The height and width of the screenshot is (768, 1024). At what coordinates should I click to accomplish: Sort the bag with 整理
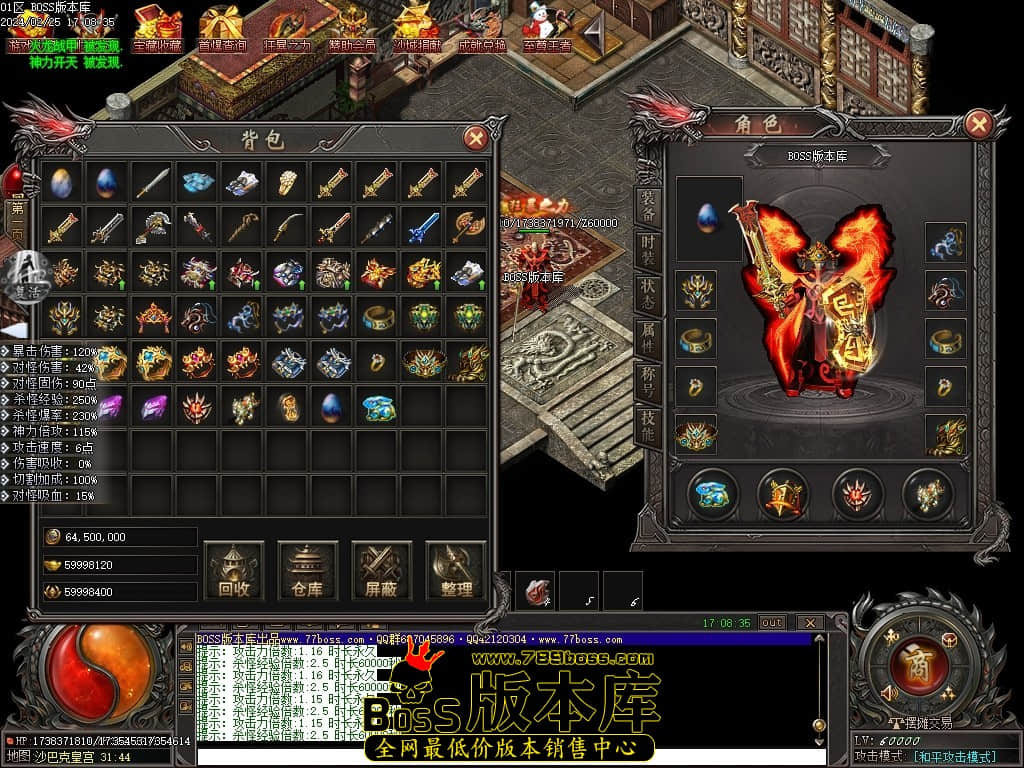coord(456,571)
